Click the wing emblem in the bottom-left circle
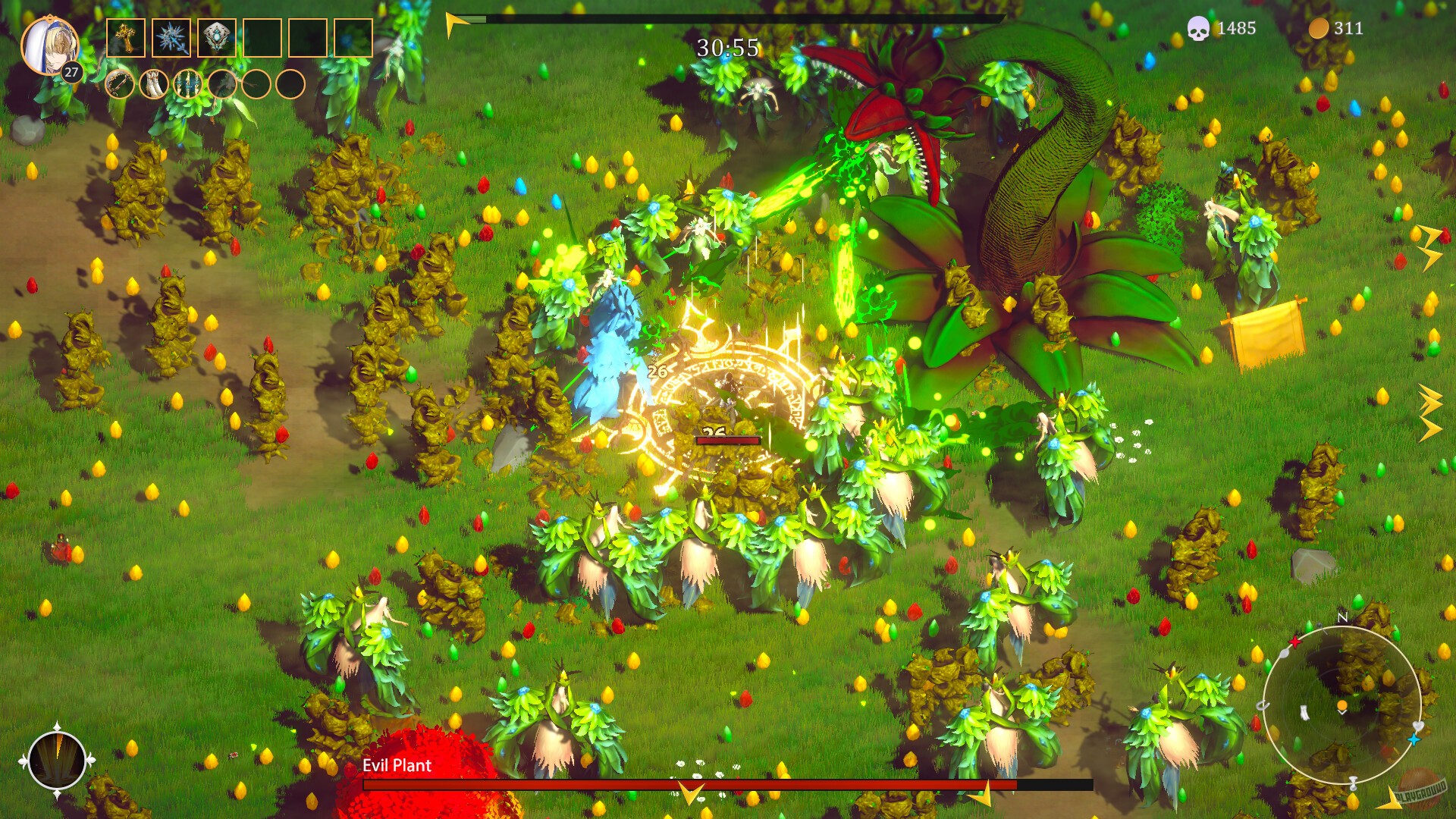This screenshot has height=819, width=1456. (x=57, y=758)
